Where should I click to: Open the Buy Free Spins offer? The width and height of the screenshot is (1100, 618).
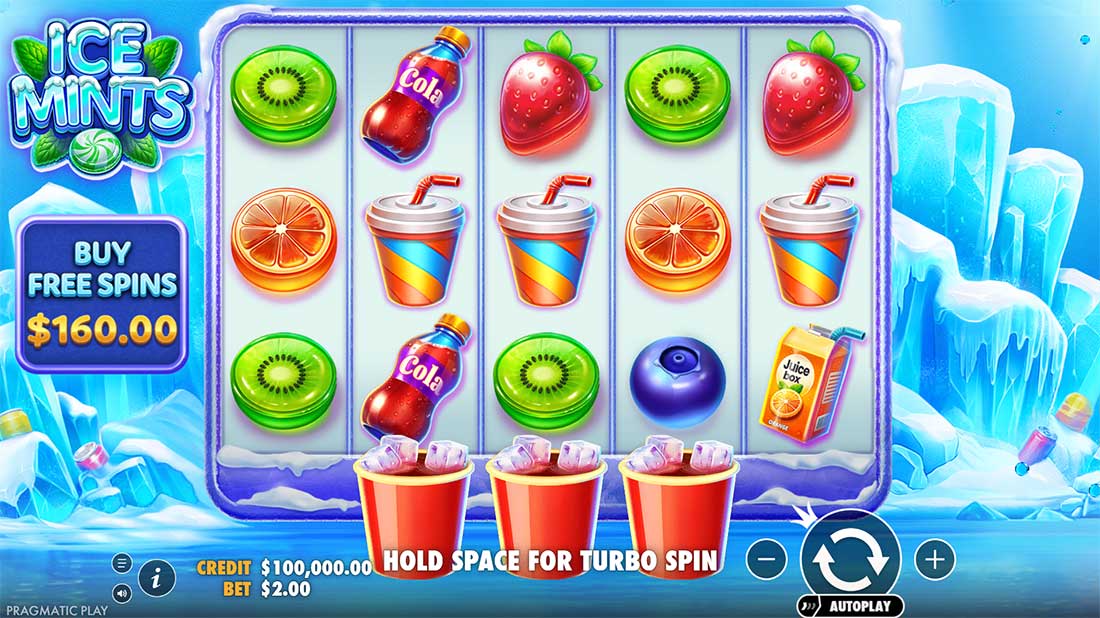tap(102, 295)
